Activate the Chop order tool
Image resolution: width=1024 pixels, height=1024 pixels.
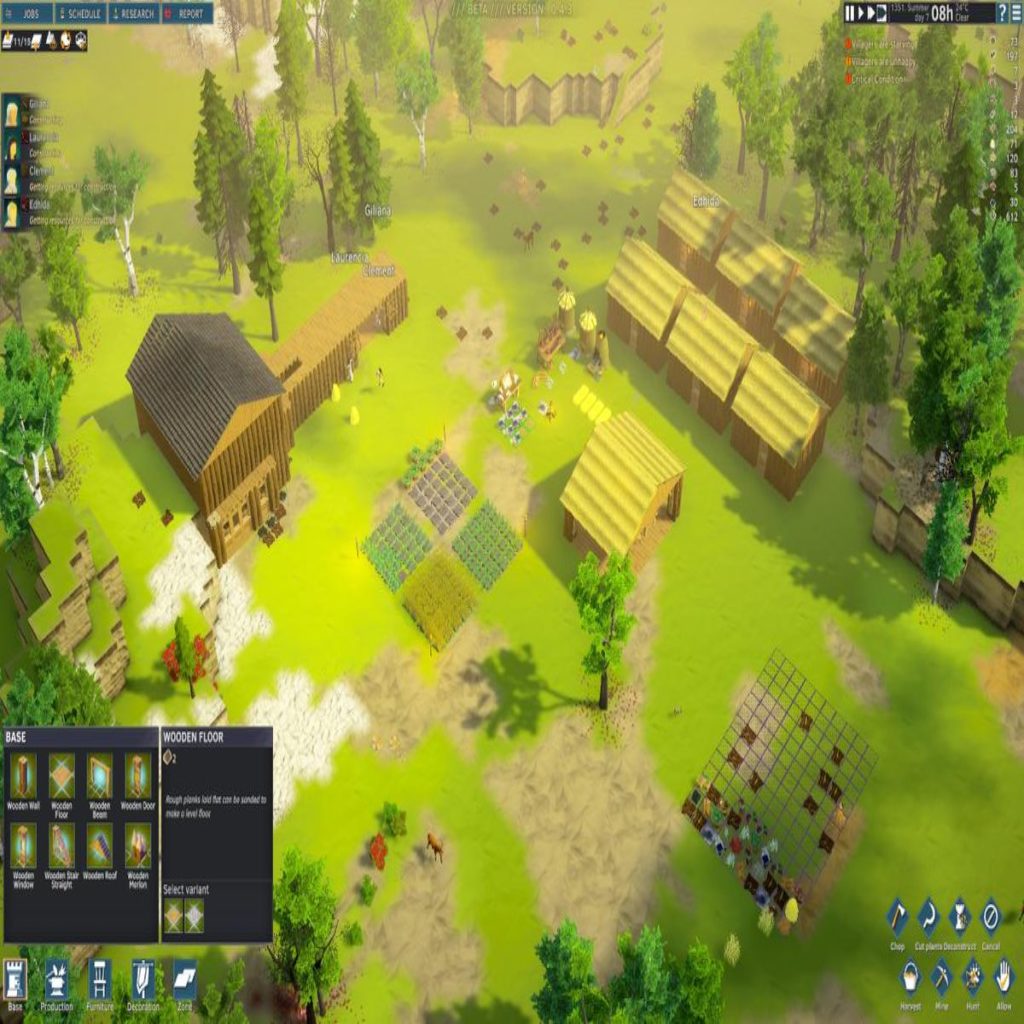(897, 918)
